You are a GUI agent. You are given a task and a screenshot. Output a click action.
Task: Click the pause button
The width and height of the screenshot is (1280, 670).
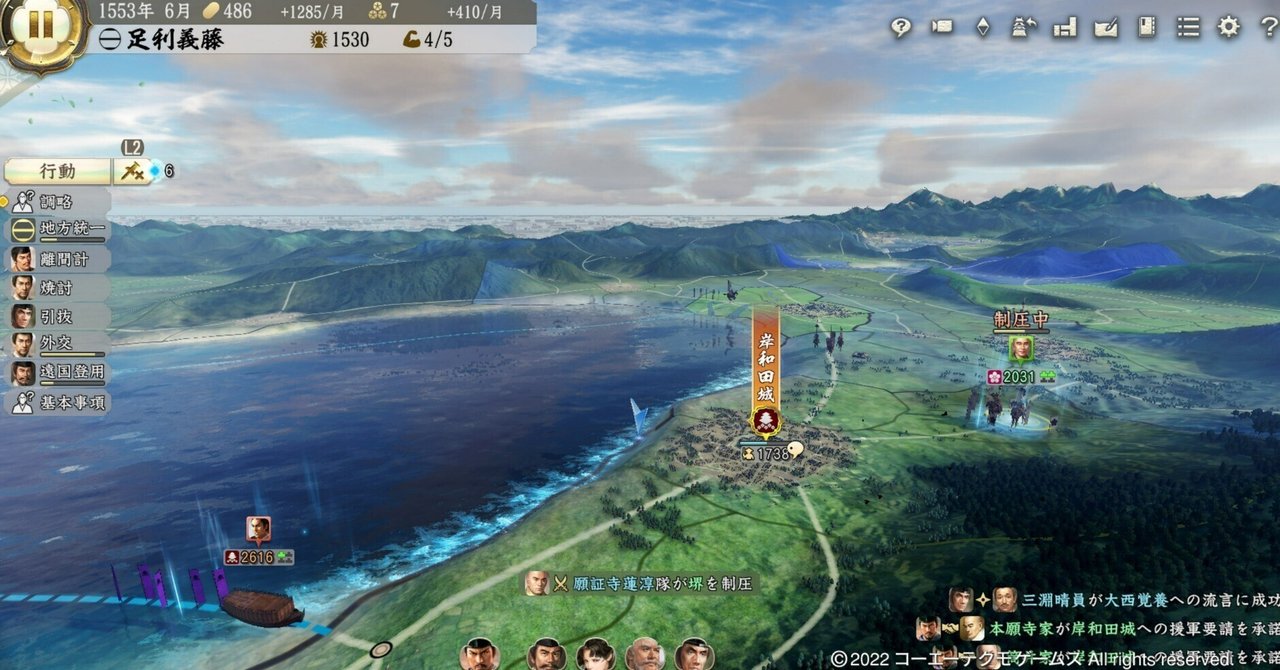click(x=41, y=26)
